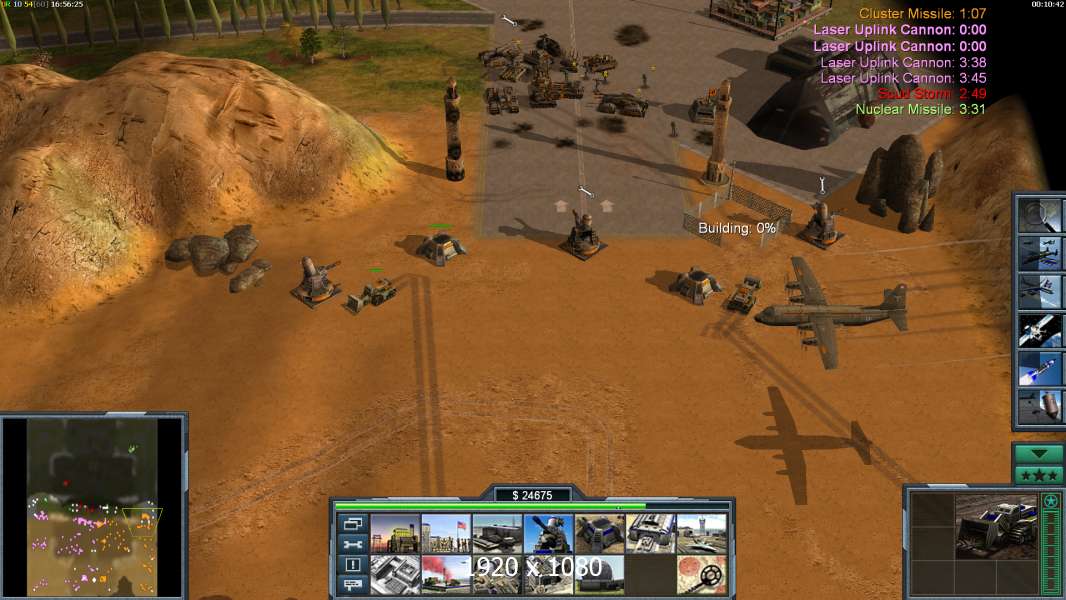Image resolution: width=1066 pixels, height=600 pixels.
Task: Select the grey blueprint Strategy Center icon
Action: (x=395, y=575)
